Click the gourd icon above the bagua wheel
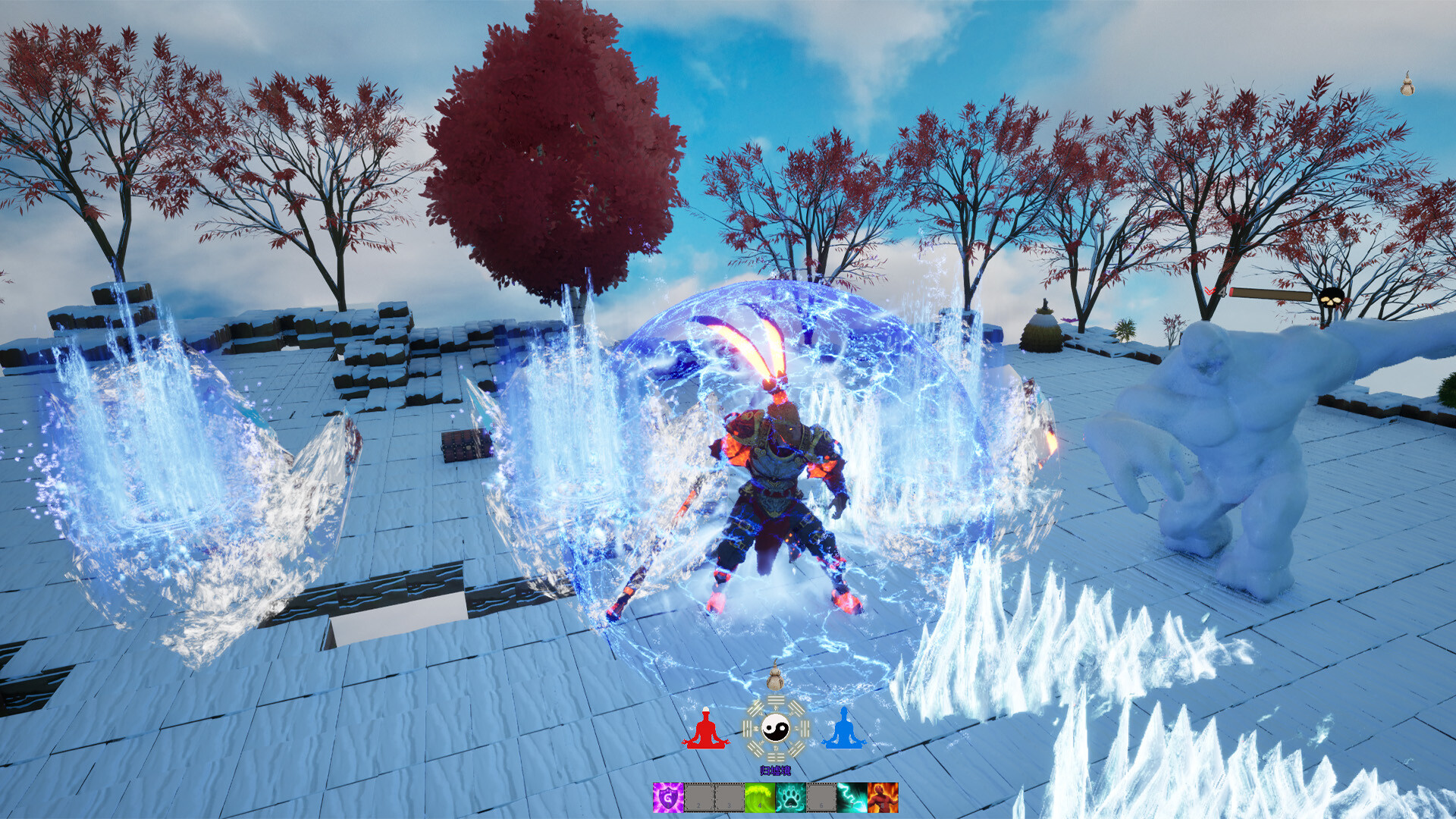 776,679
